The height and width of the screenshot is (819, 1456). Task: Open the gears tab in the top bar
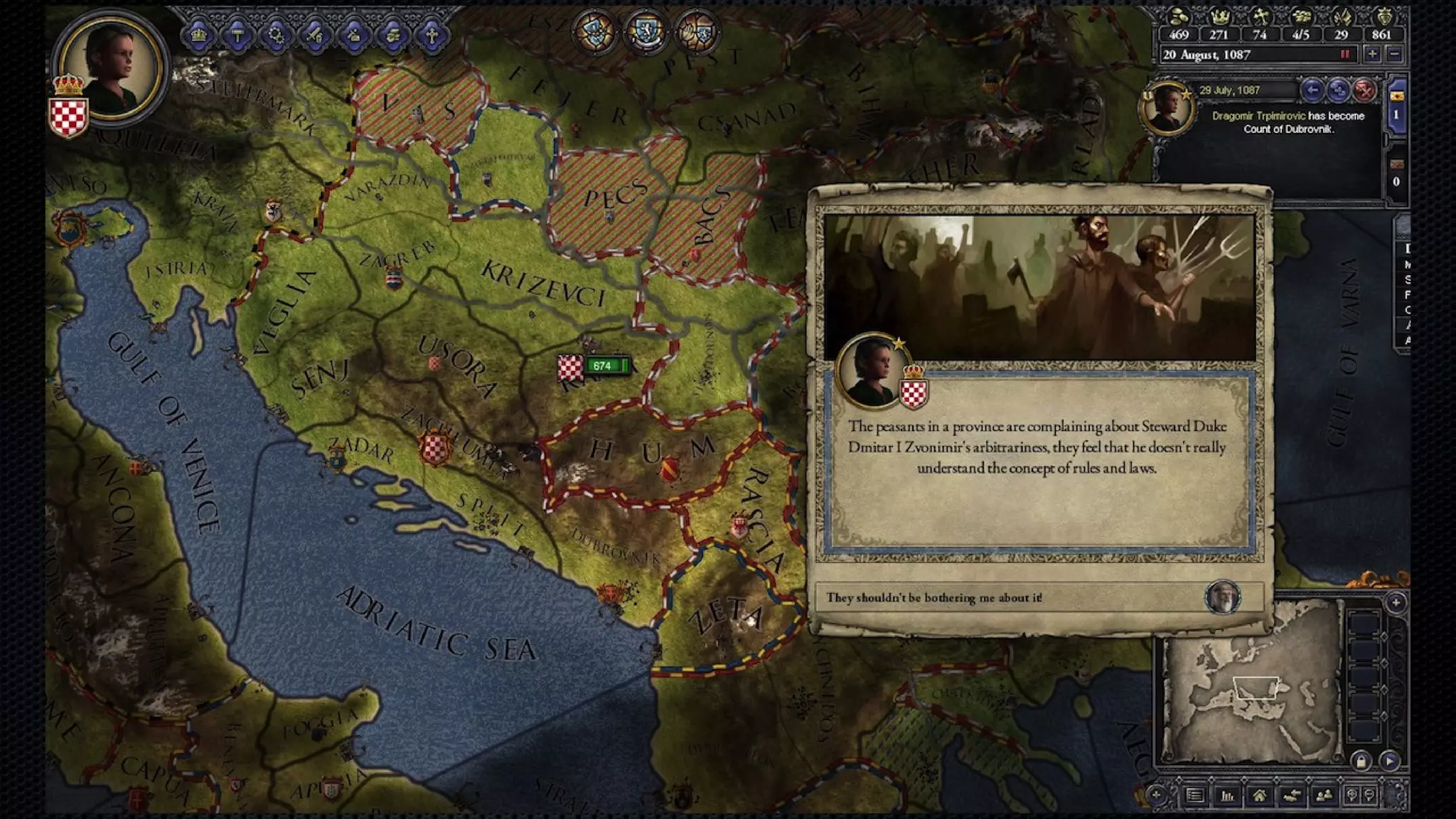point(277,35)
